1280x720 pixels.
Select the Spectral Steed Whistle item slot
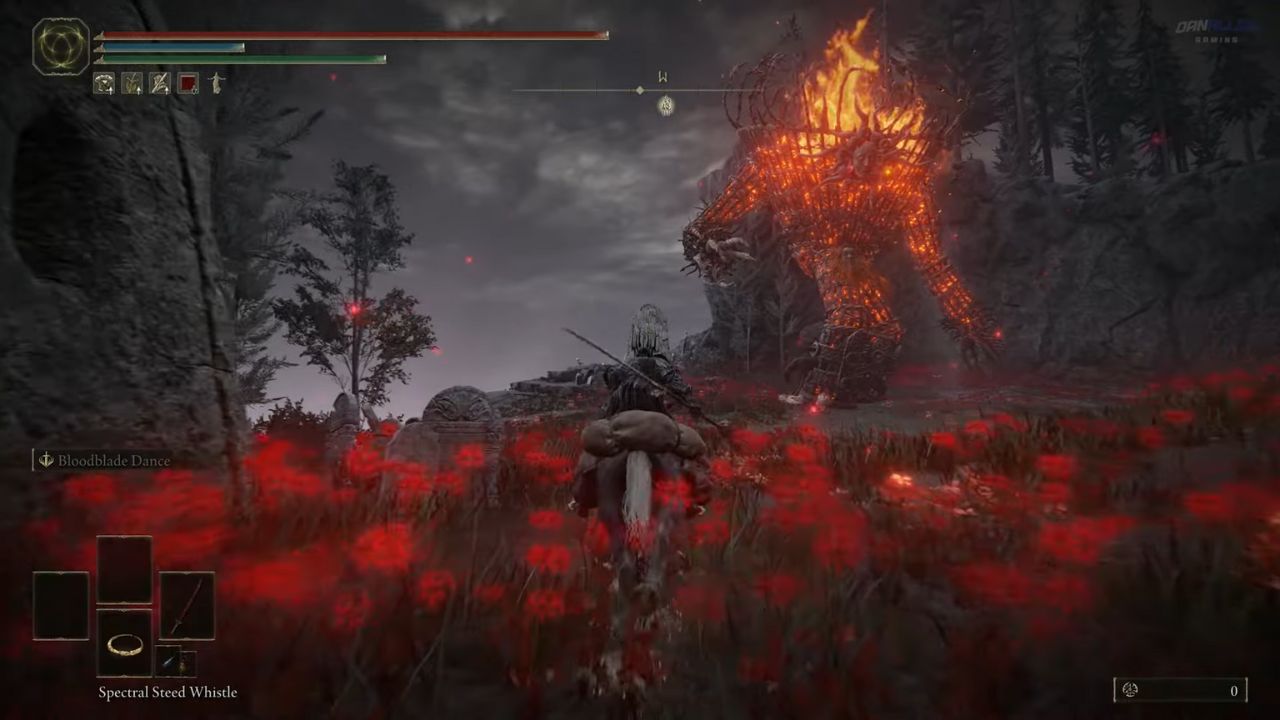[125, 643]
